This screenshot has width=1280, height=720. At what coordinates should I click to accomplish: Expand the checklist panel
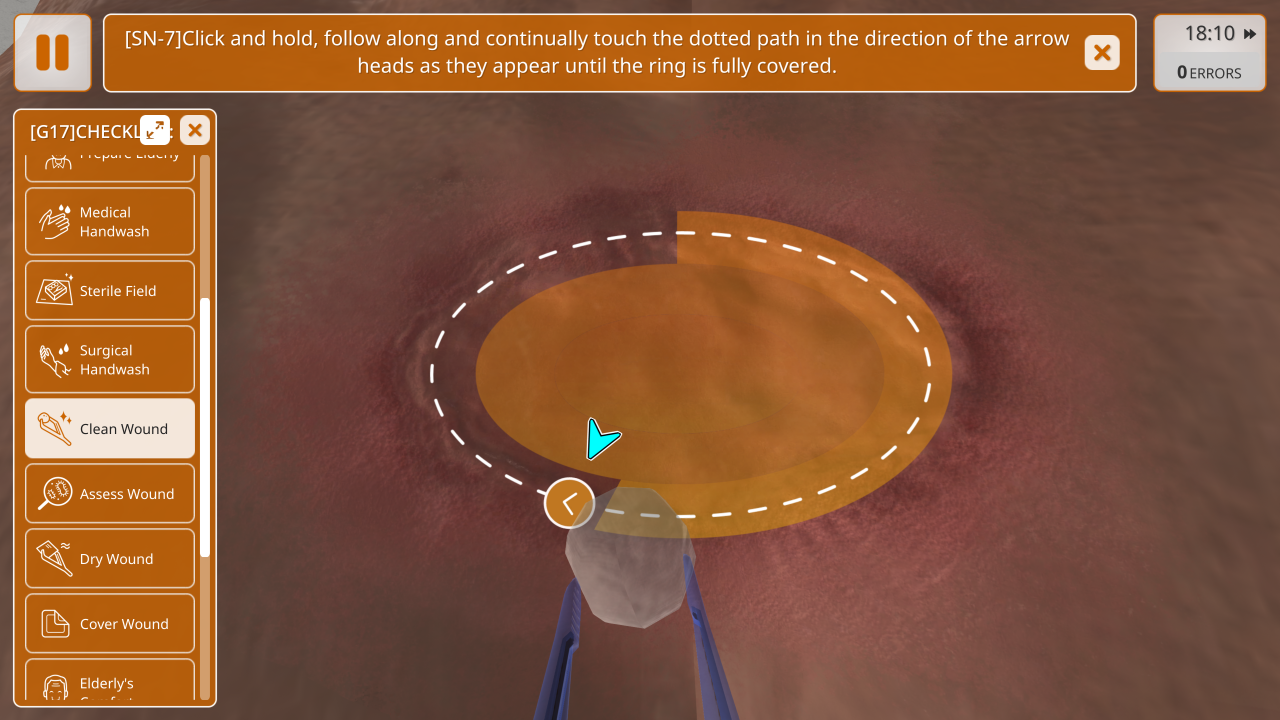(155, 130)
